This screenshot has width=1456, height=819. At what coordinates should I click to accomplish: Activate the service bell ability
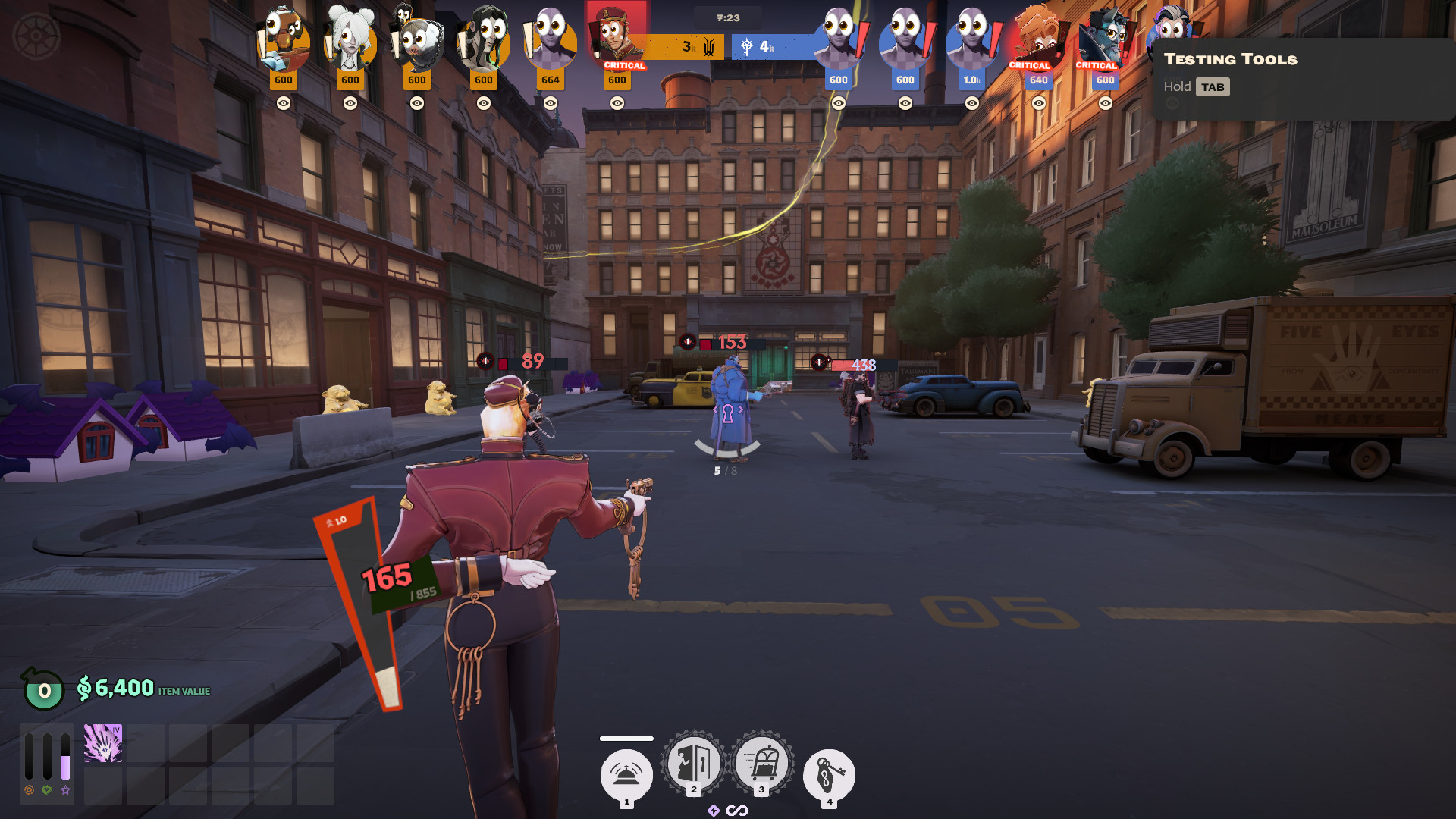tap(626, 775)
